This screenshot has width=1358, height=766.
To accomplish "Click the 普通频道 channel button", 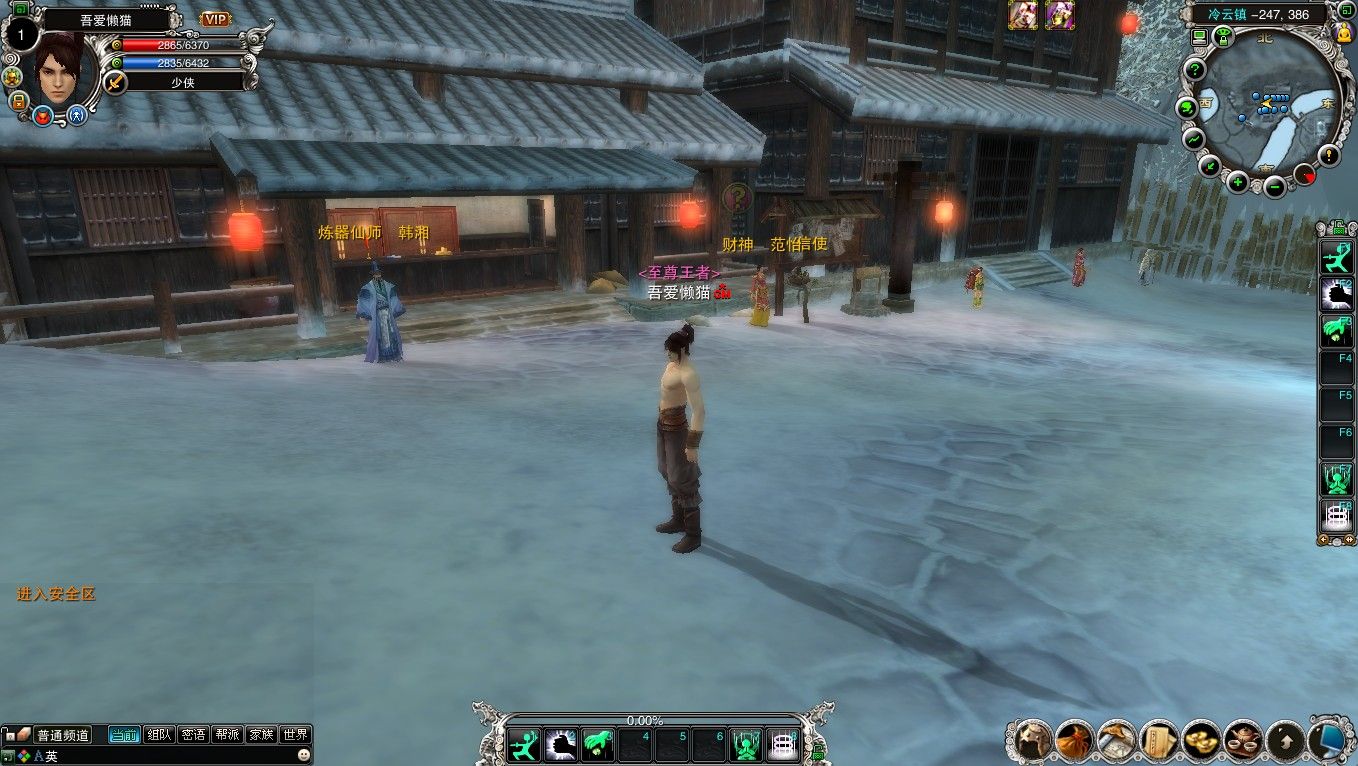I will [63, 735].
